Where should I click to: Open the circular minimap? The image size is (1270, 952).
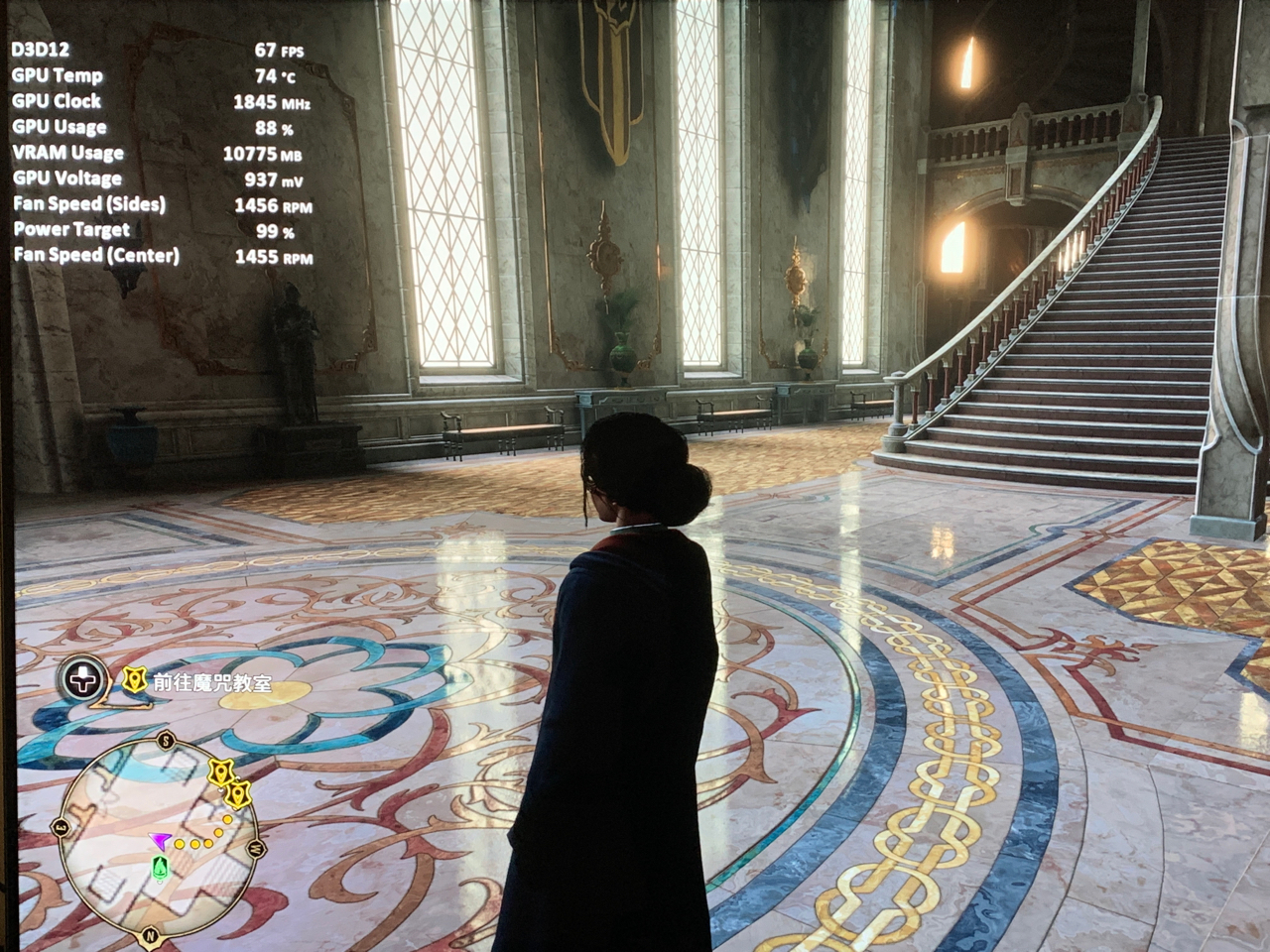159,837
